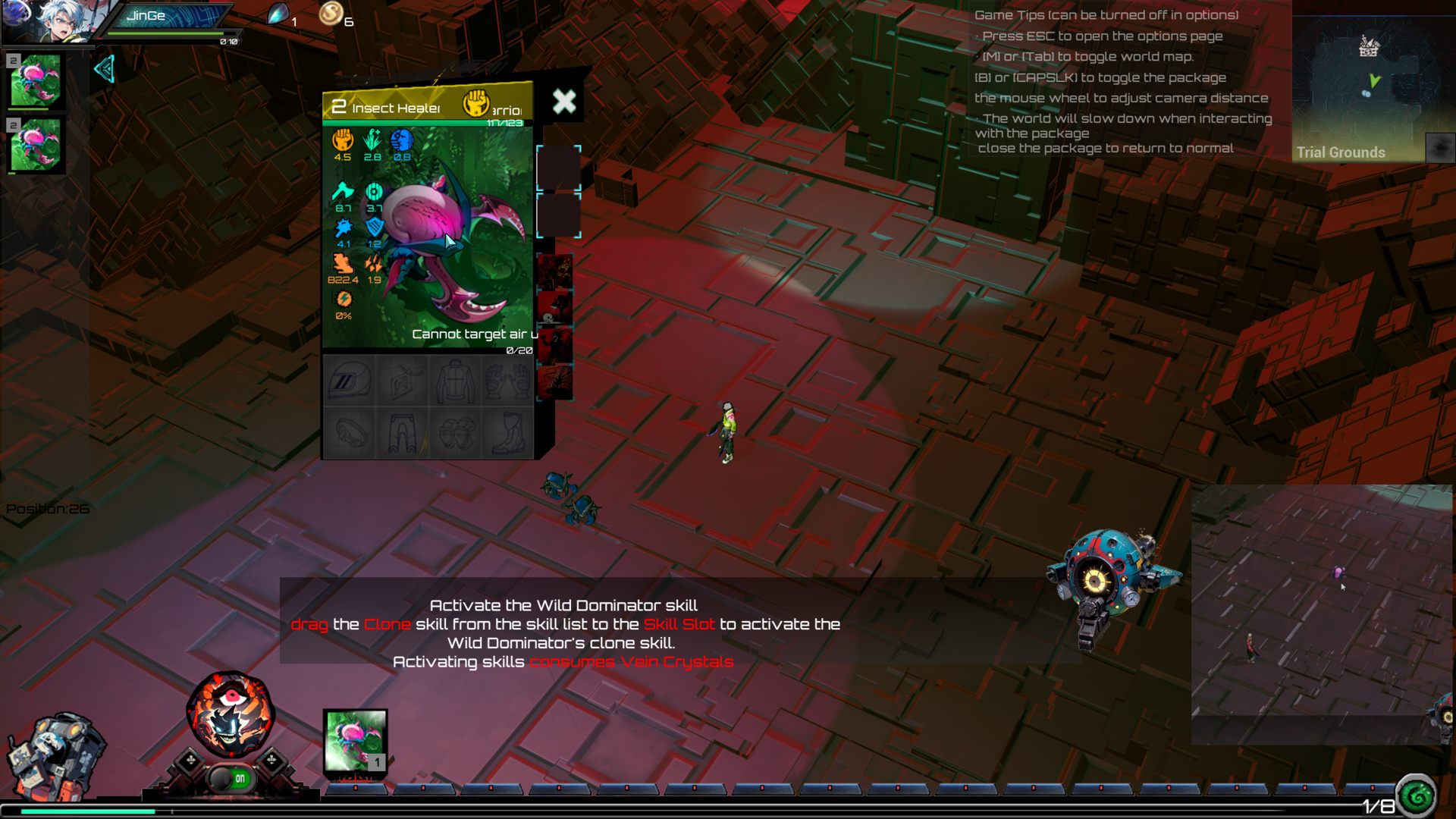This screenshot has height=819, width=1456.
Task: Choose the gloves equipment slot
Action: (x=507, y=381)
